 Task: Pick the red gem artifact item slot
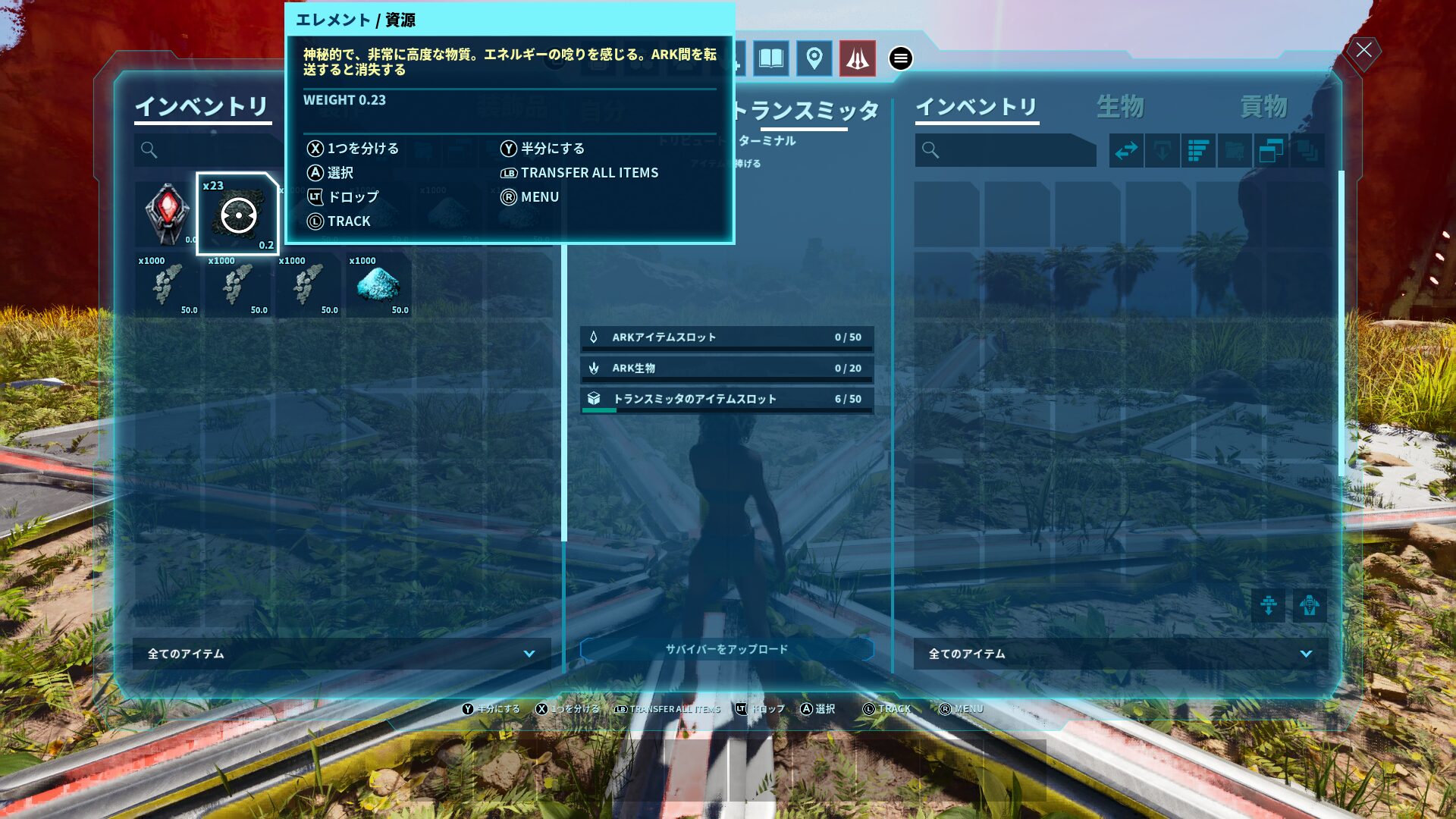(167, 213)
